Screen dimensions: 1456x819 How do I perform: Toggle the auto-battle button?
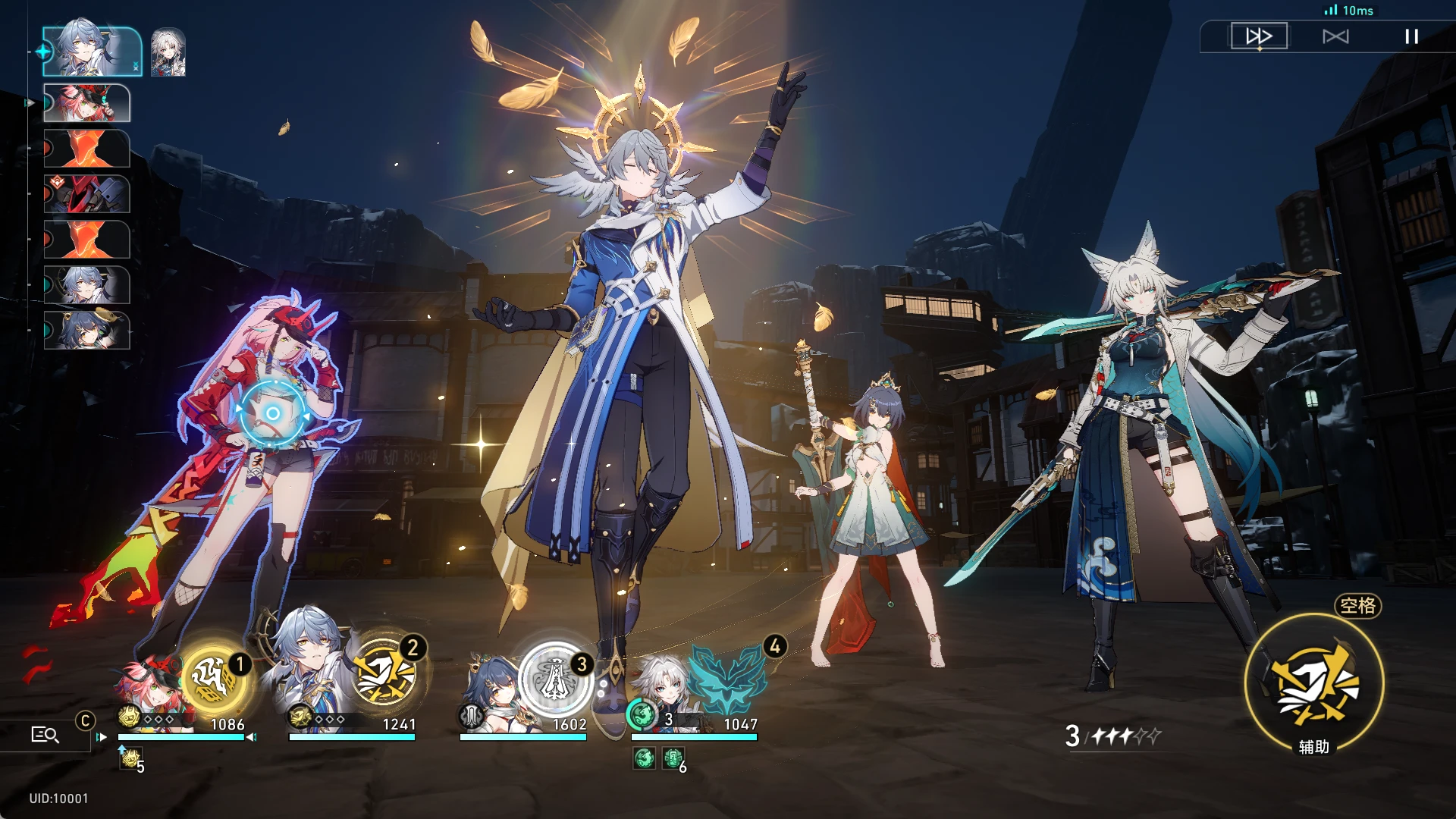click(1335, 36)
